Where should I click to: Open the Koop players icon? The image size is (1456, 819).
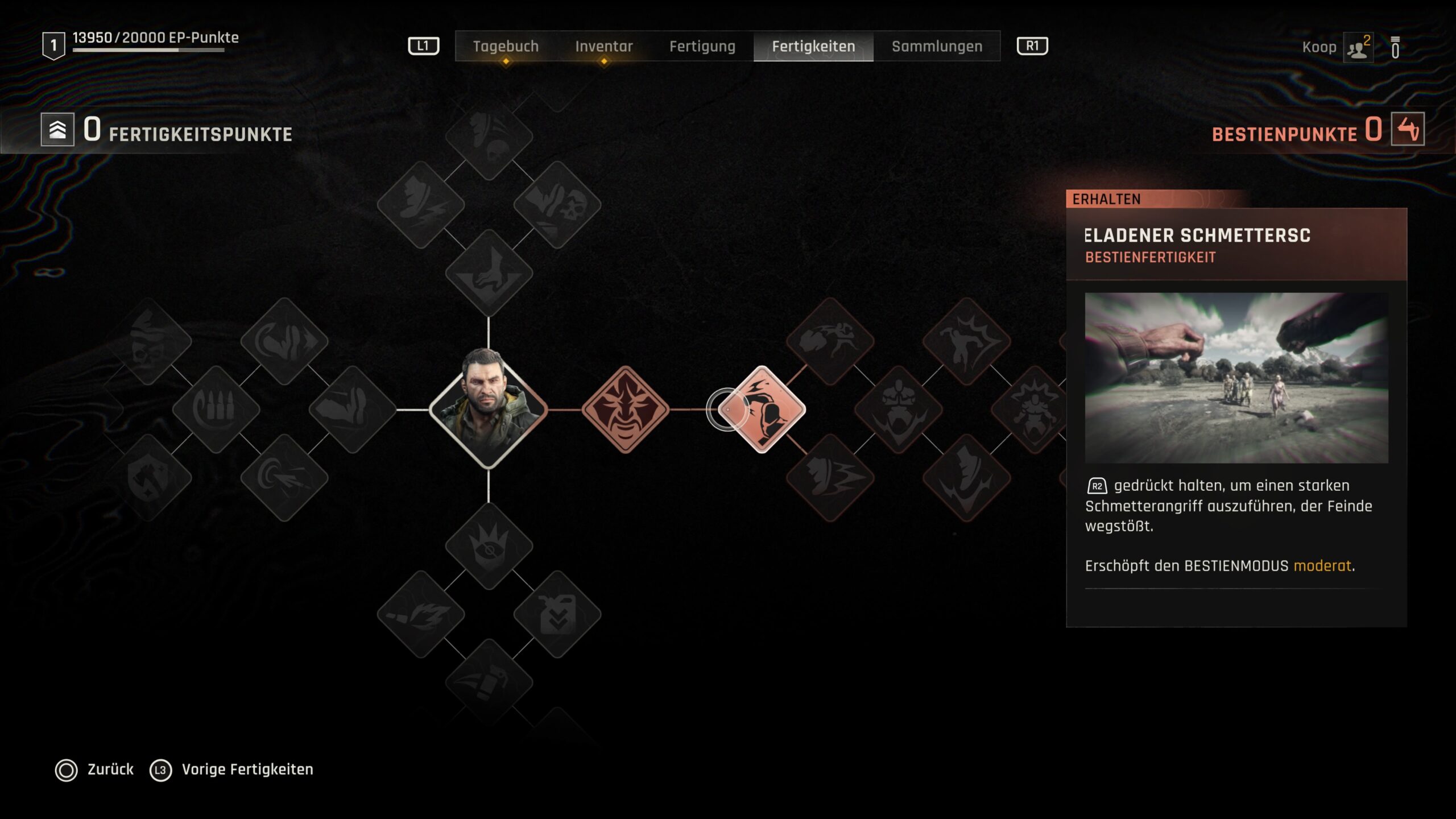[1358, 48]
